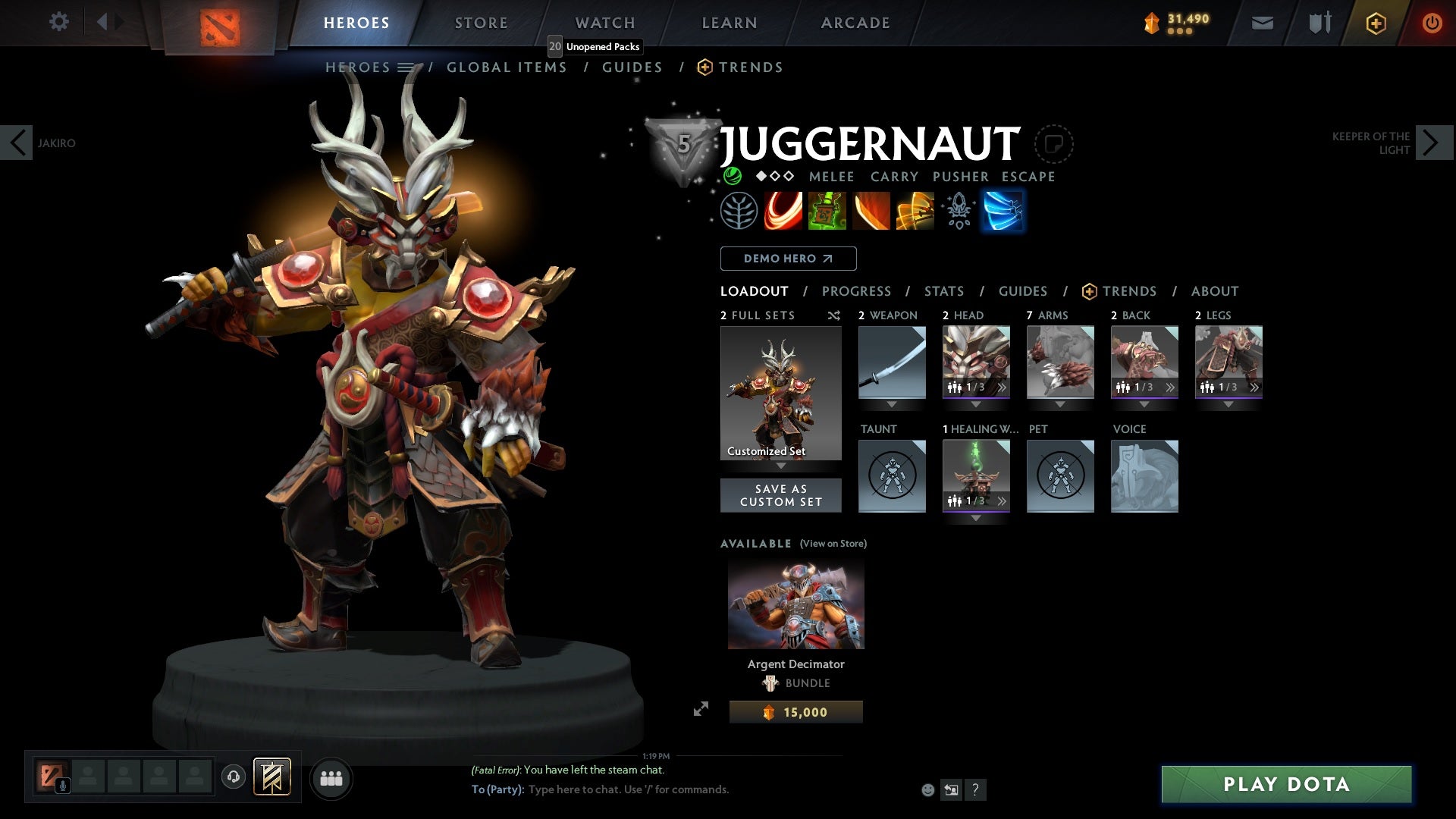Open the gold plus hexagon store icon

tap(1375, 23)
